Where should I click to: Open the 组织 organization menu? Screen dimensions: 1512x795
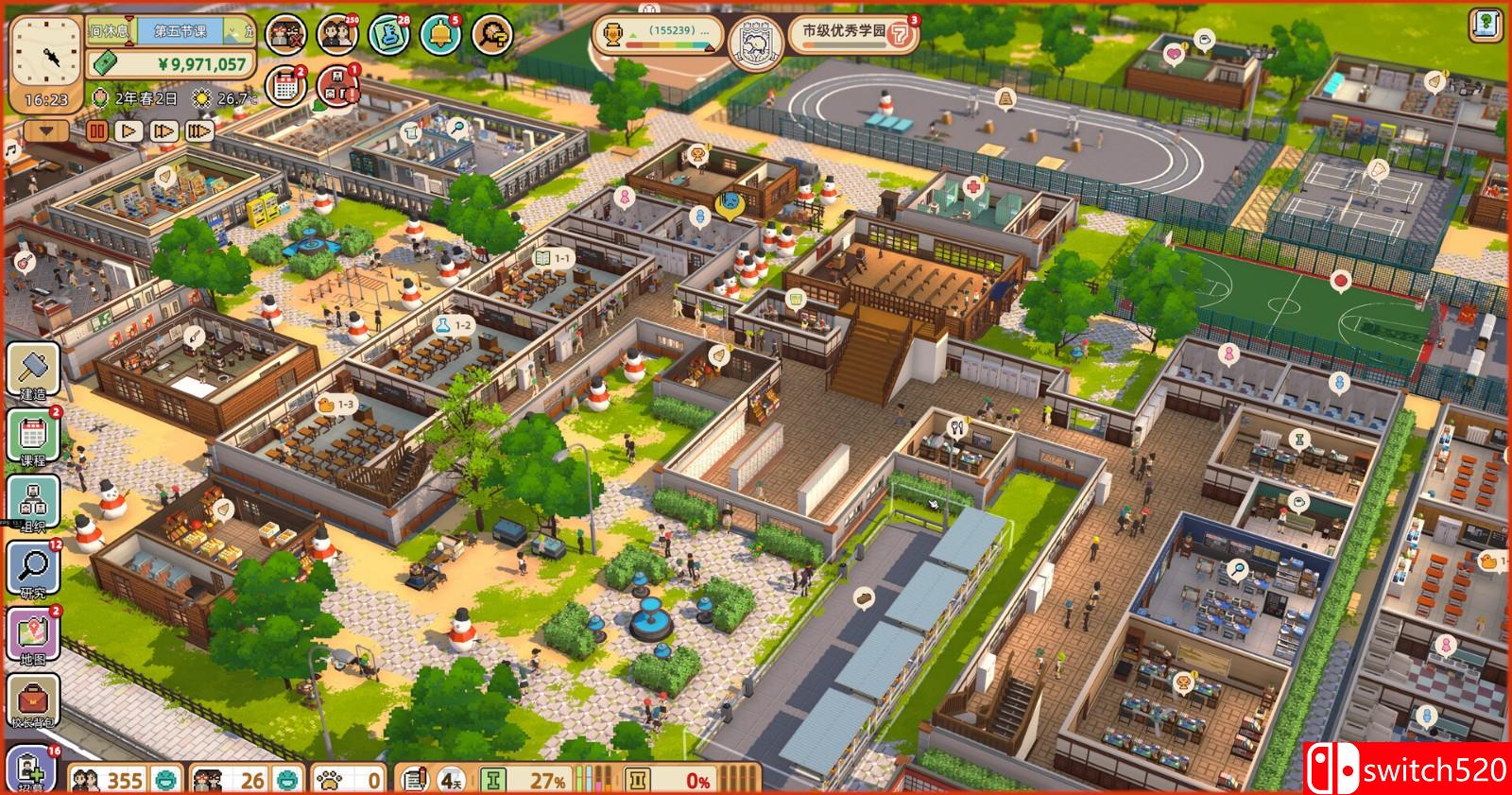coord(34,502)
